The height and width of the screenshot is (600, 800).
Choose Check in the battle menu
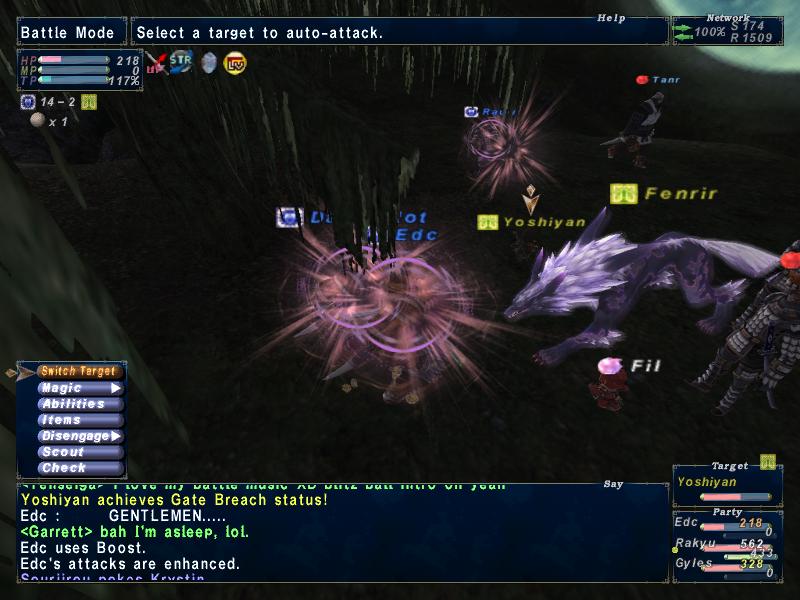click(x=79, y=468)
